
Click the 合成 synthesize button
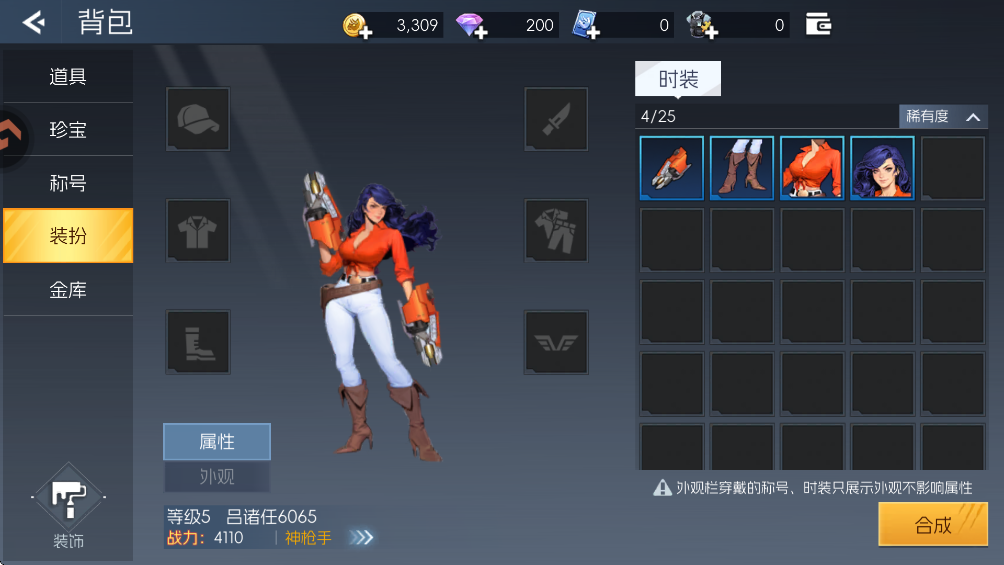(x=933, y=524)
